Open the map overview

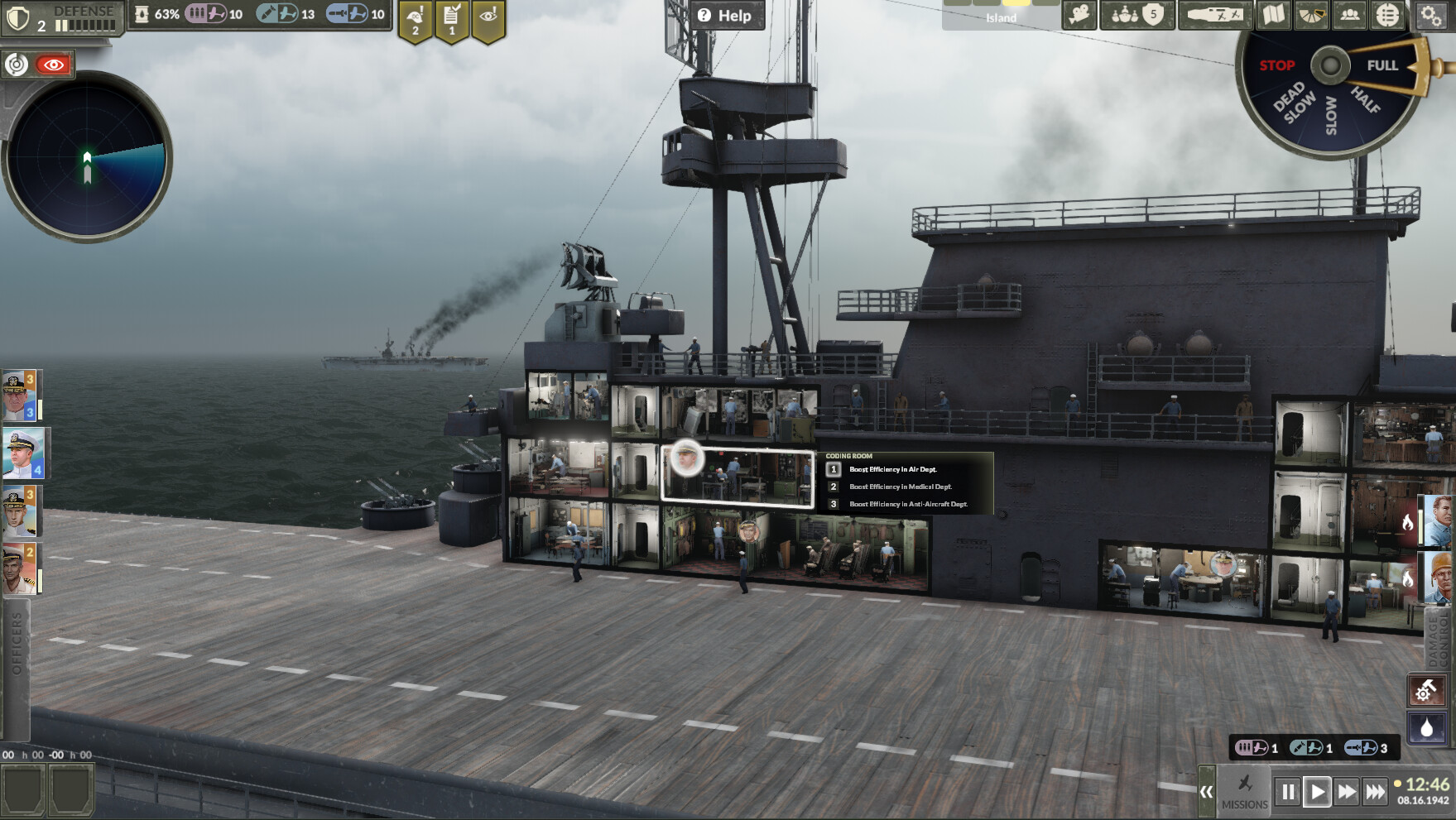click(x=1272, y=14)
